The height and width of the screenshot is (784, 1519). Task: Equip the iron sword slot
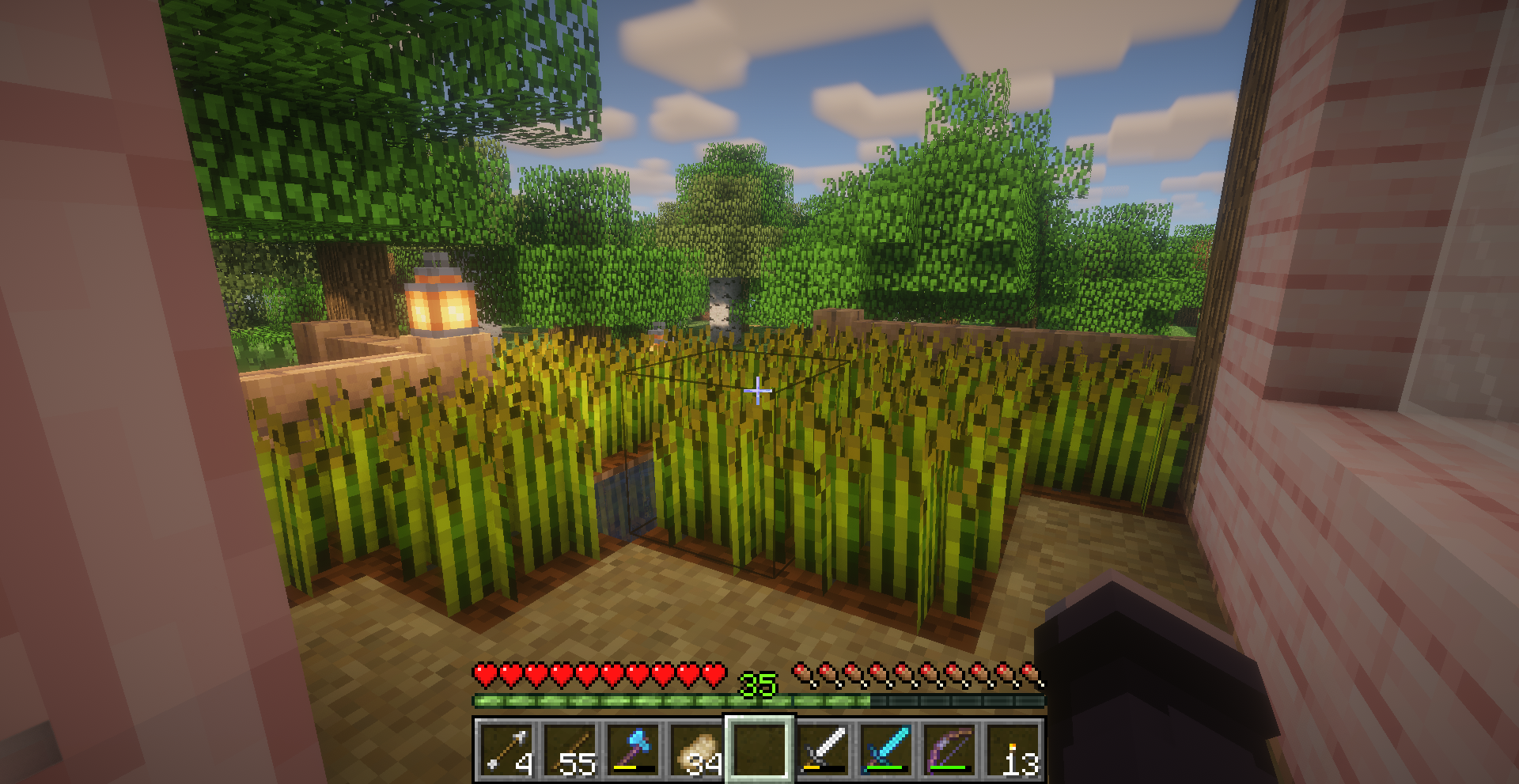(x=823, y=749)
